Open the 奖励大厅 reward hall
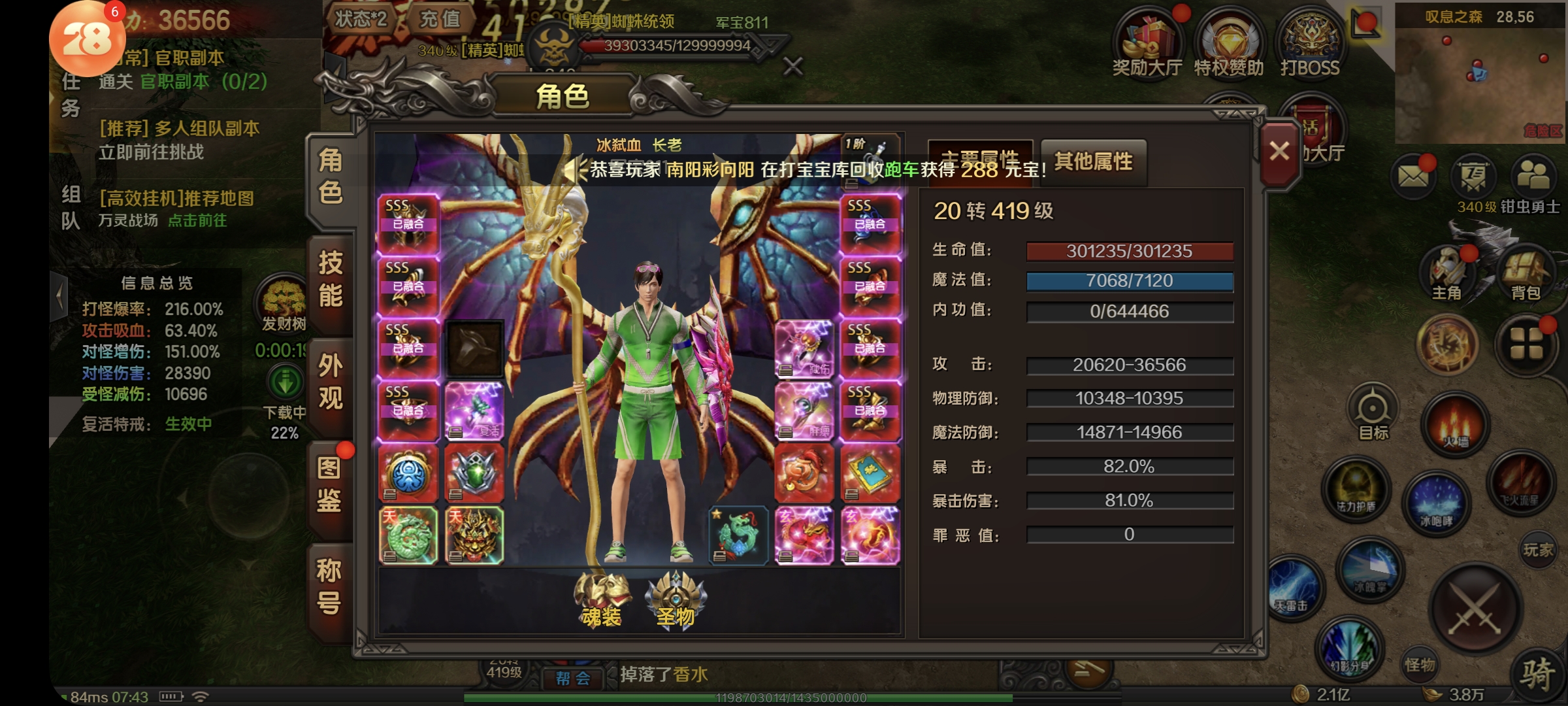 [1147, 44]
